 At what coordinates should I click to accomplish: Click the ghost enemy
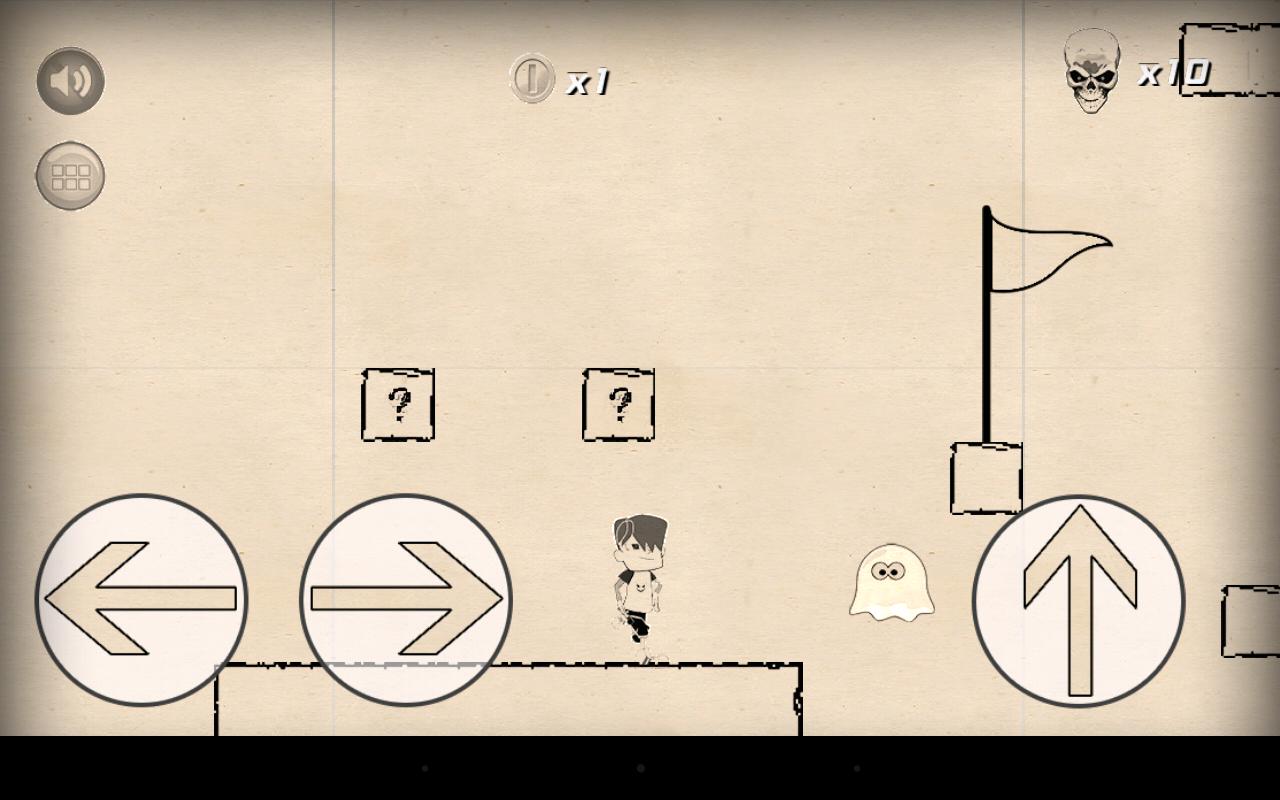point(889,585)
